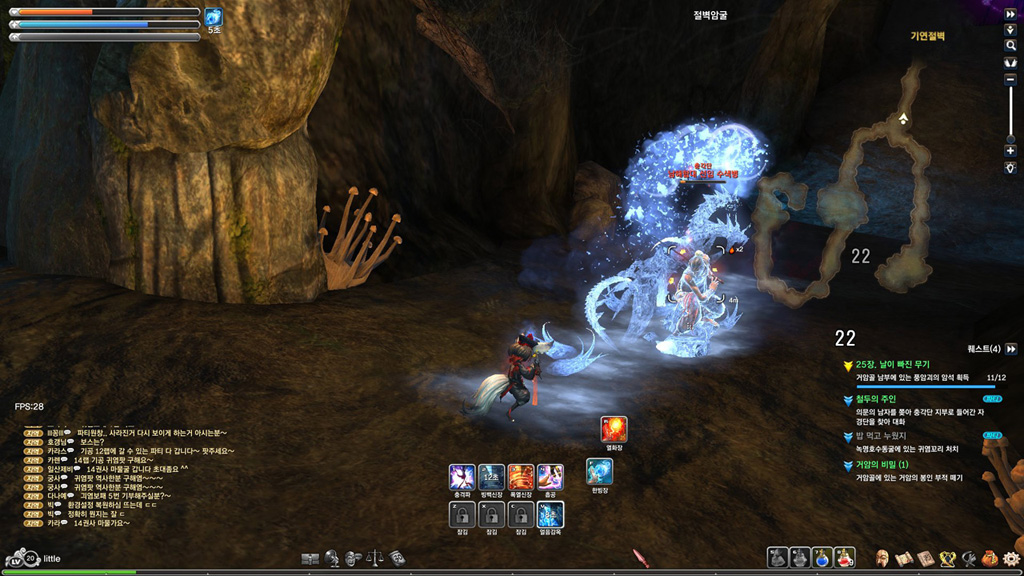This screenshot has height=576, width=1024.
Task: Cast the 폭열신장 fire tornado skill
Action: click(x=520, y=476)
